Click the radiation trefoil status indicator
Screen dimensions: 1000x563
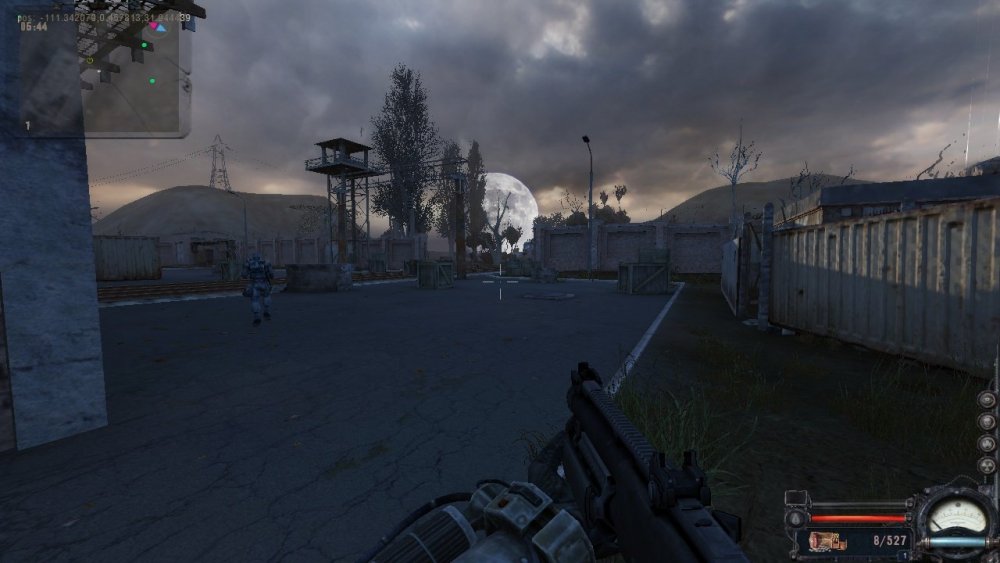(x=987, y=465)
